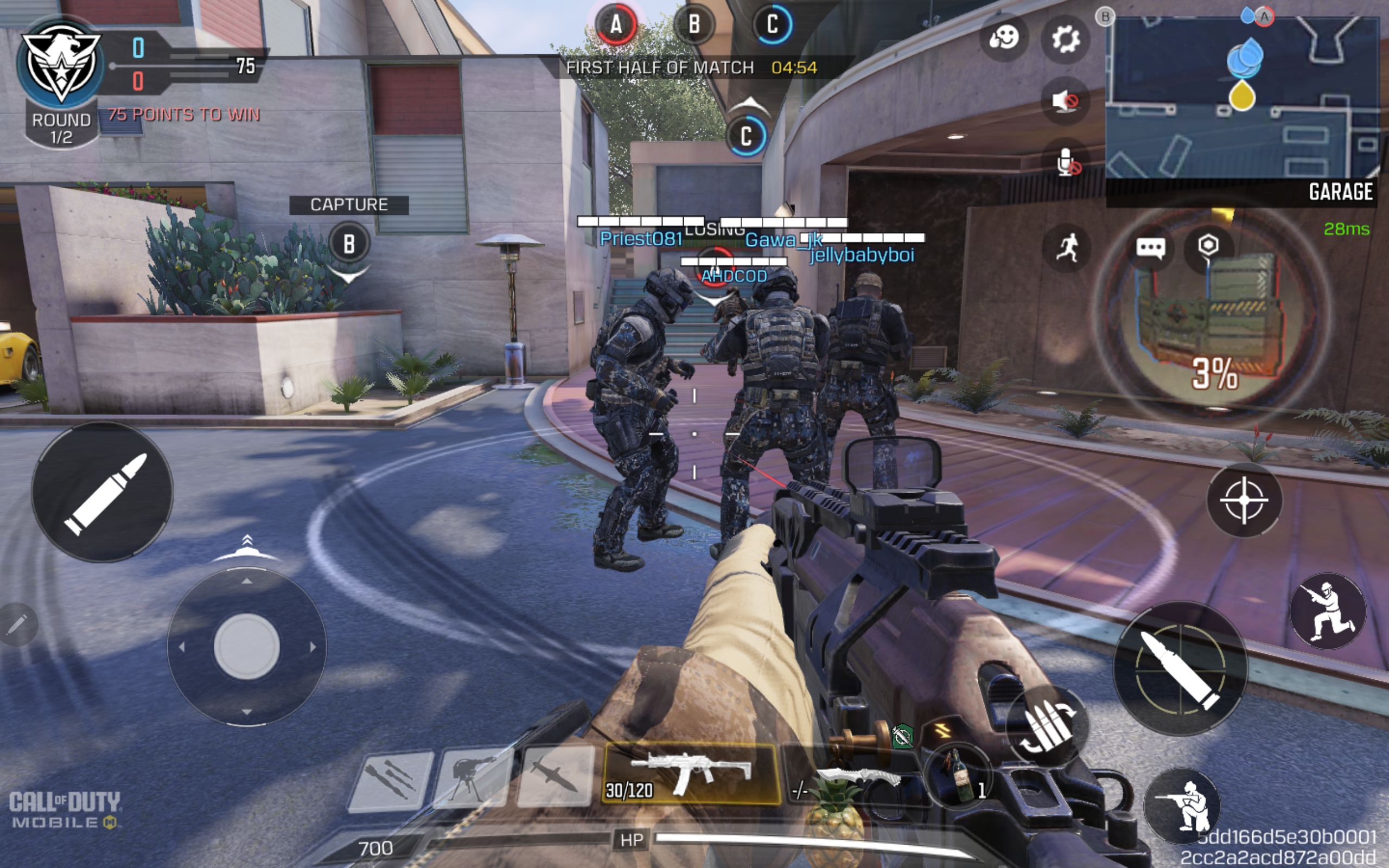Fire using the left bullet button

[x=102, y=493]
